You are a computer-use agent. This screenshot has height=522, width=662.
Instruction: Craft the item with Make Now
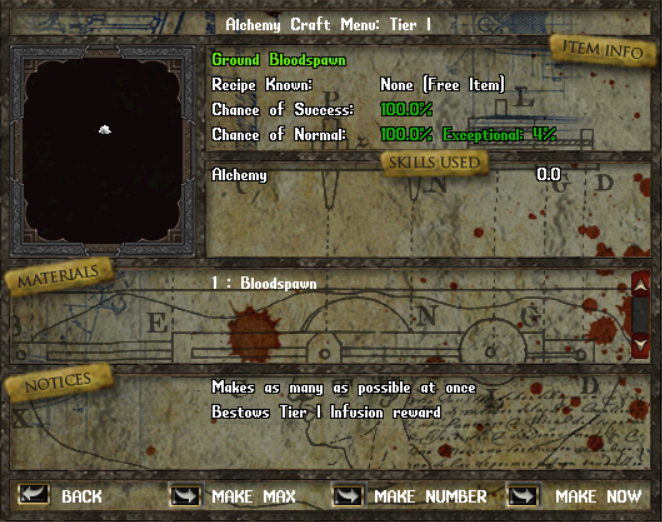click(x=524, y=495)
